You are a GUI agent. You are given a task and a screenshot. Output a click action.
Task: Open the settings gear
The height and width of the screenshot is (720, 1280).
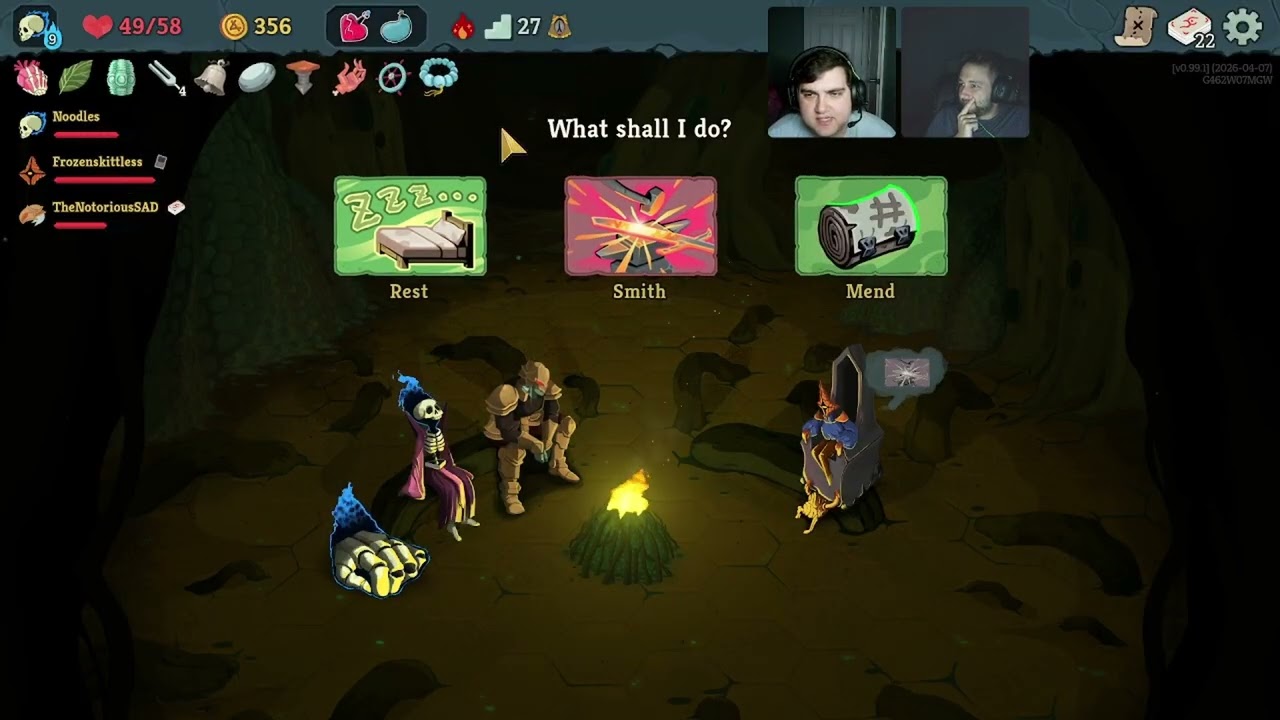click(1243, 27)
